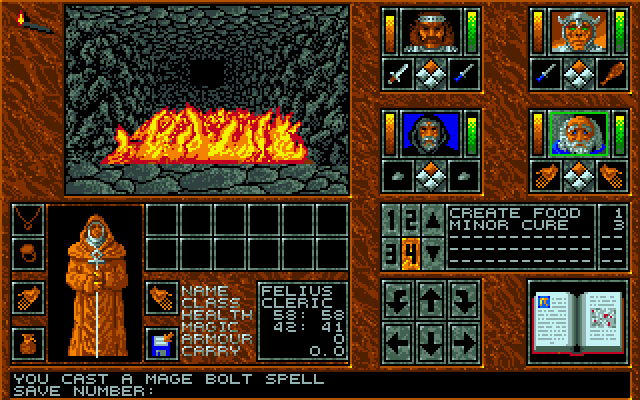The width and height of the screenshot is (640, 400).
Task: Click the spell list down arrow
Action: pos(431,249)
